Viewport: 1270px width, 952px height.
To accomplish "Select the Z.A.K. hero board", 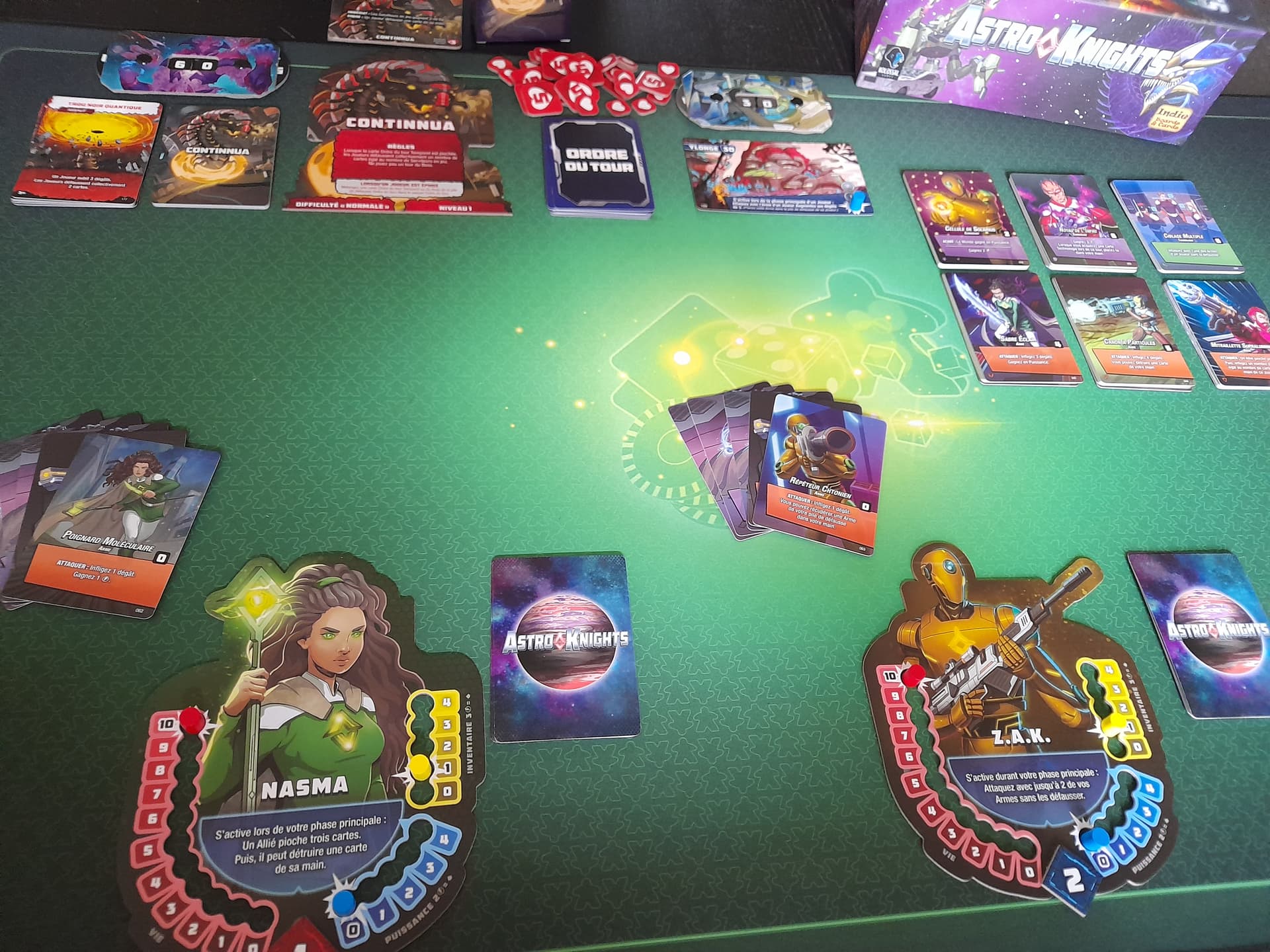I will (1012, 727).
